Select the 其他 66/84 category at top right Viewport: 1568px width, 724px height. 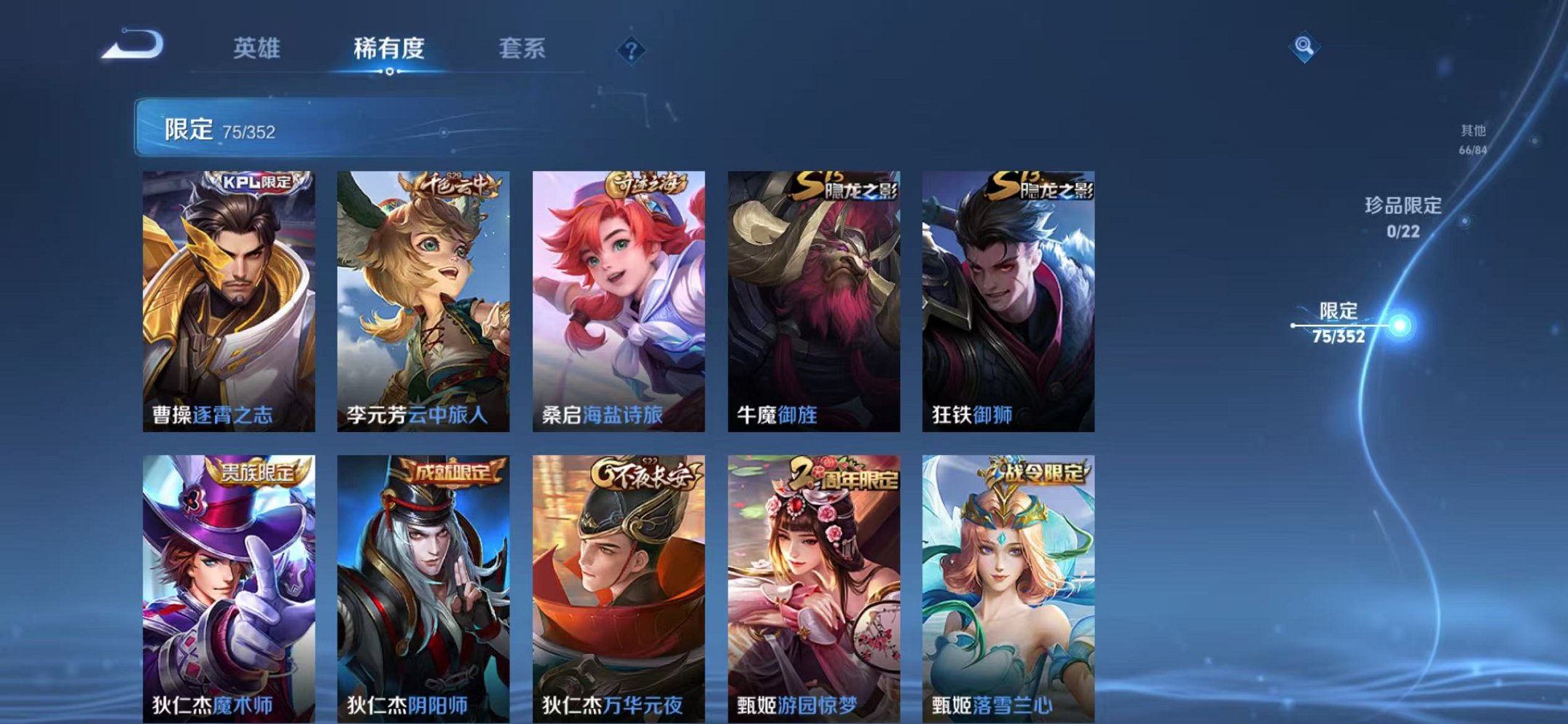1473,138
